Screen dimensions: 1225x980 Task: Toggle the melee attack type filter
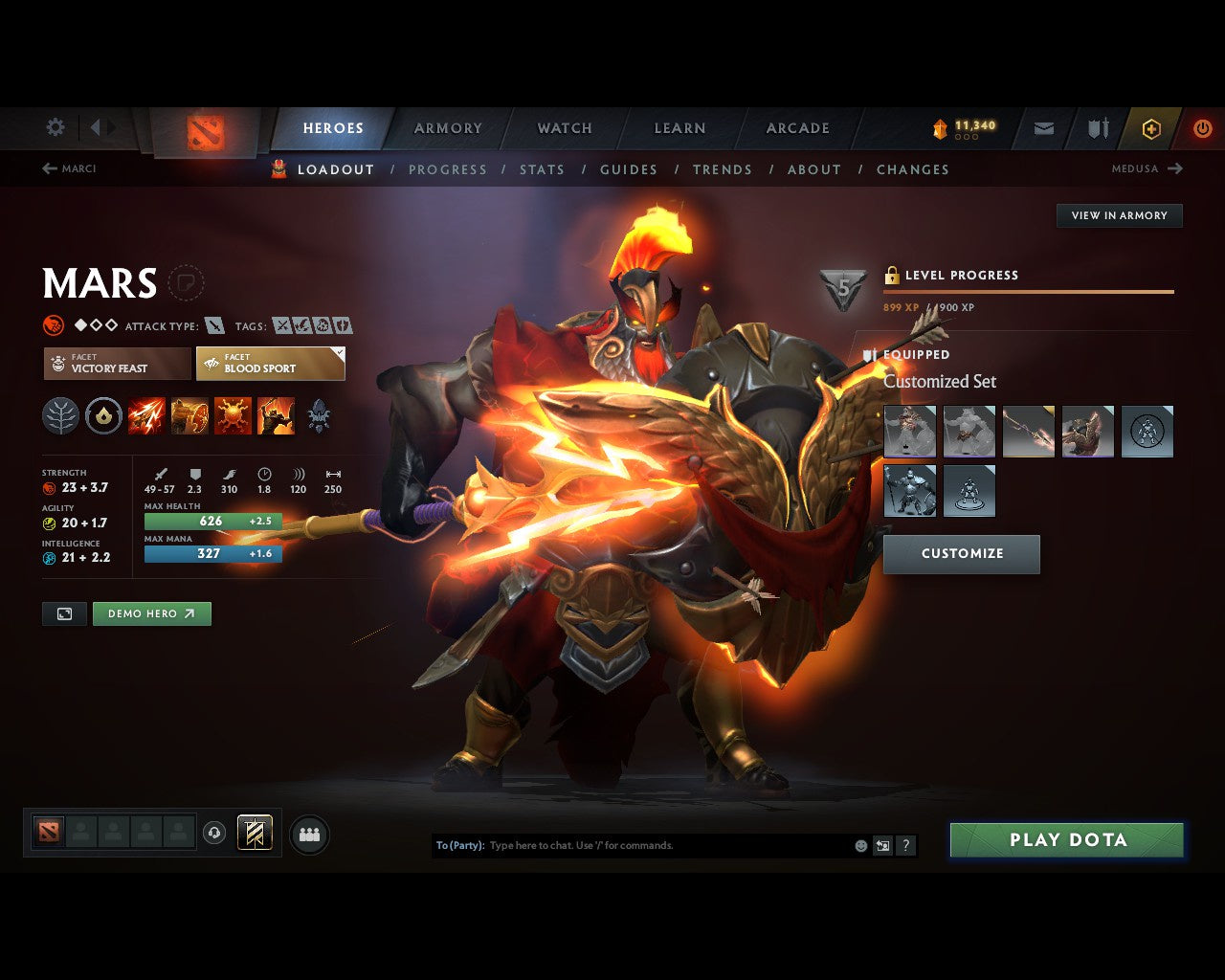click(214, 325)
